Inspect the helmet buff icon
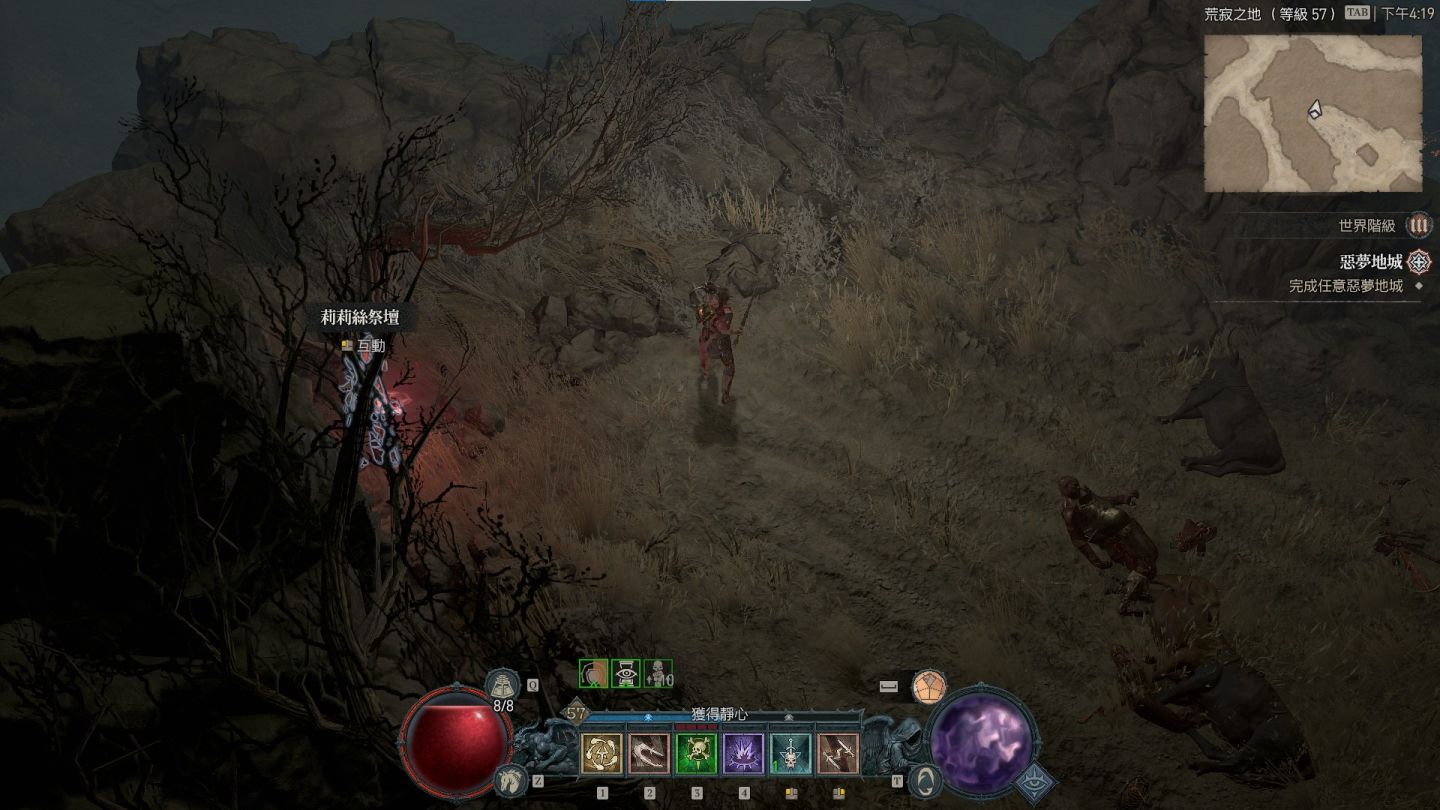 tap(594, 674)
